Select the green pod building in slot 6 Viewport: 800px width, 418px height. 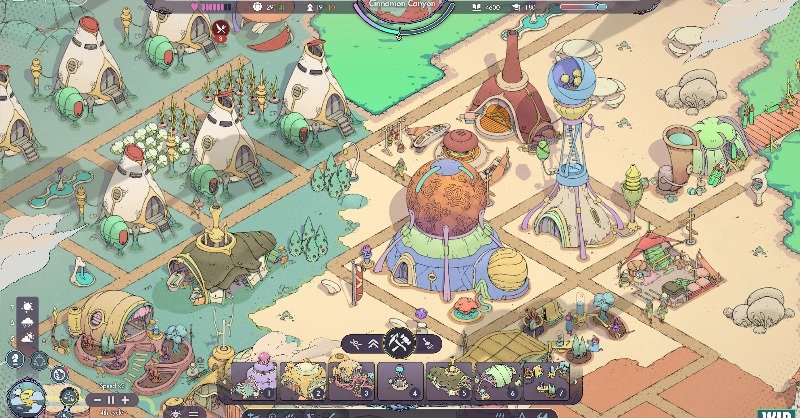click(497, 380)
